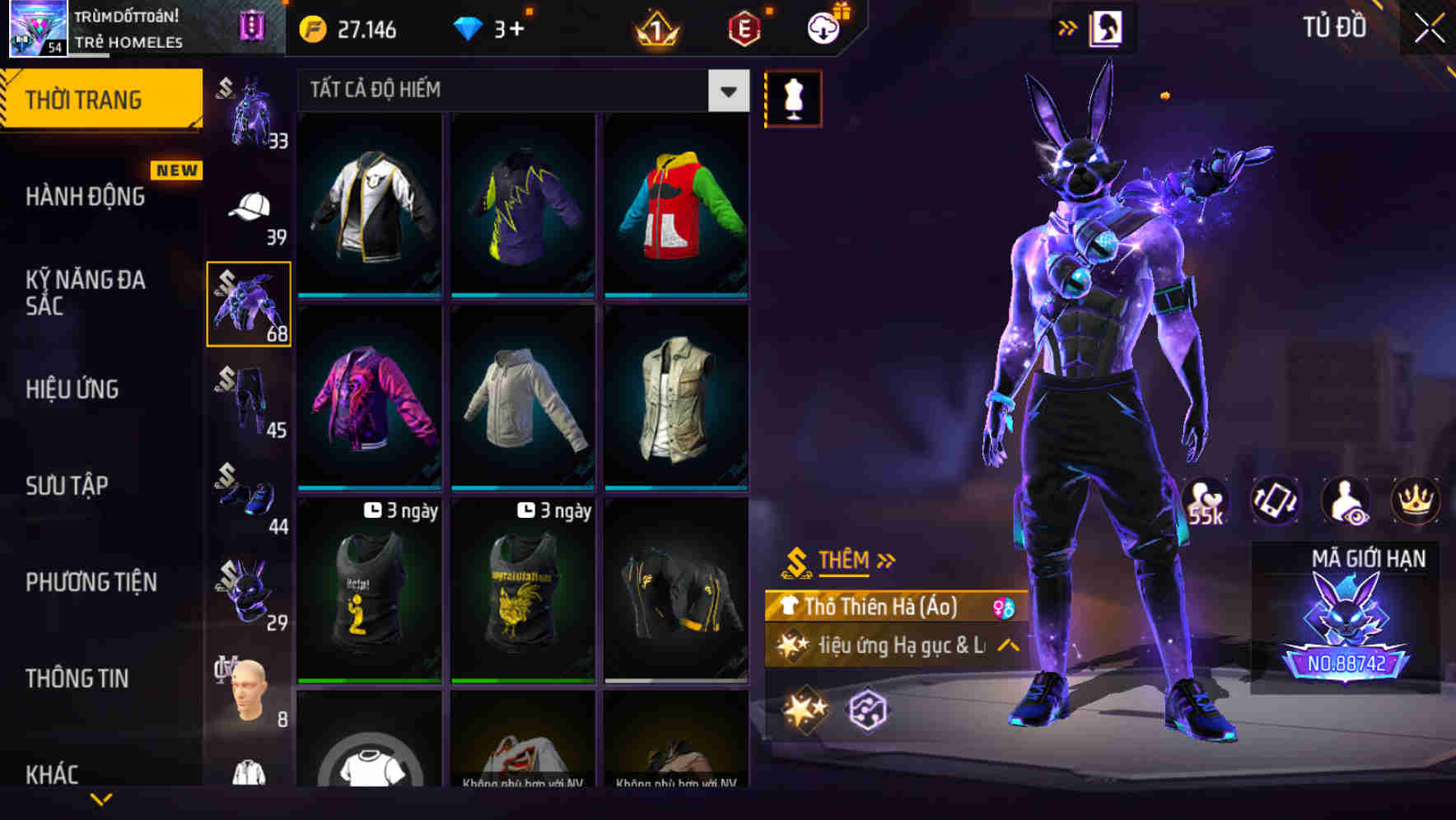Toggle the mannequin display mode

pyautogui.click(x=793, y=97)
